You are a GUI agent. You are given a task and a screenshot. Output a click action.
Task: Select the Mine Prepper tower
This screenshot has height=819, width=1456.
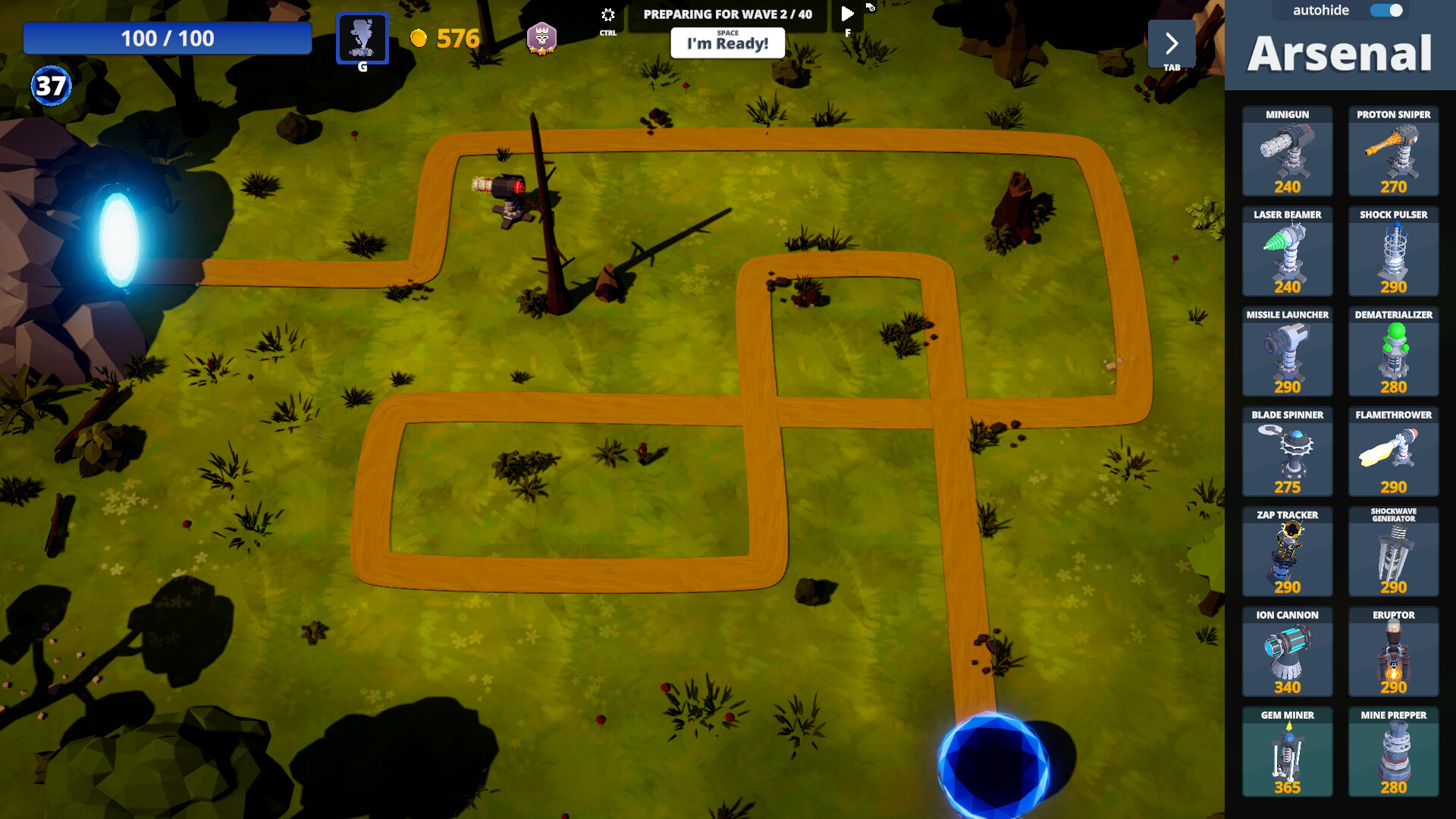click(1394, 752)
